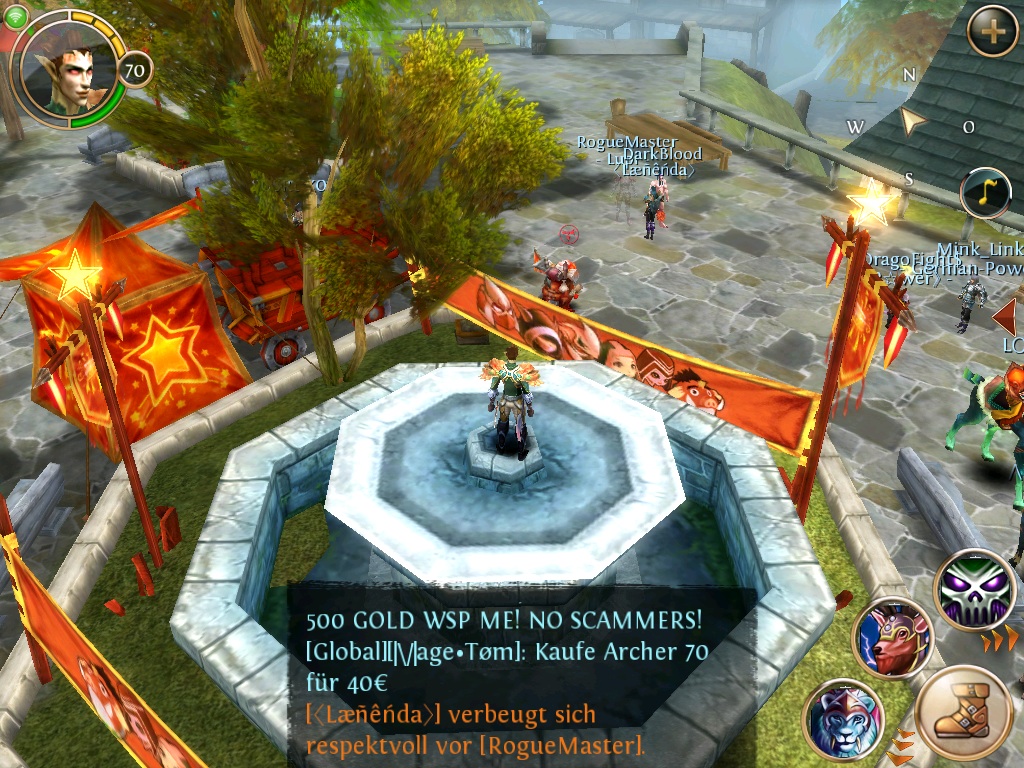Open the plus menu button
Screen dimensions: 1024x768
(x=992, y=31)
